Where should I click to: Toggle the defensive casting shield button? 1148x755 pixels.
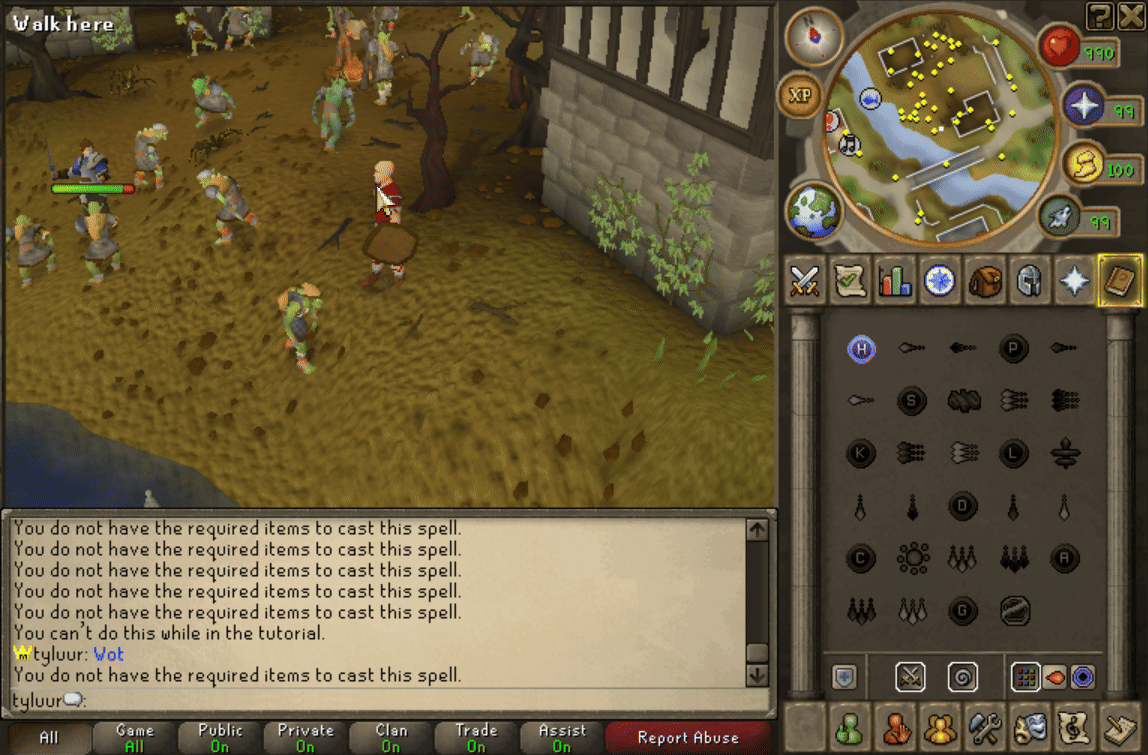click(x=844, y=677)
